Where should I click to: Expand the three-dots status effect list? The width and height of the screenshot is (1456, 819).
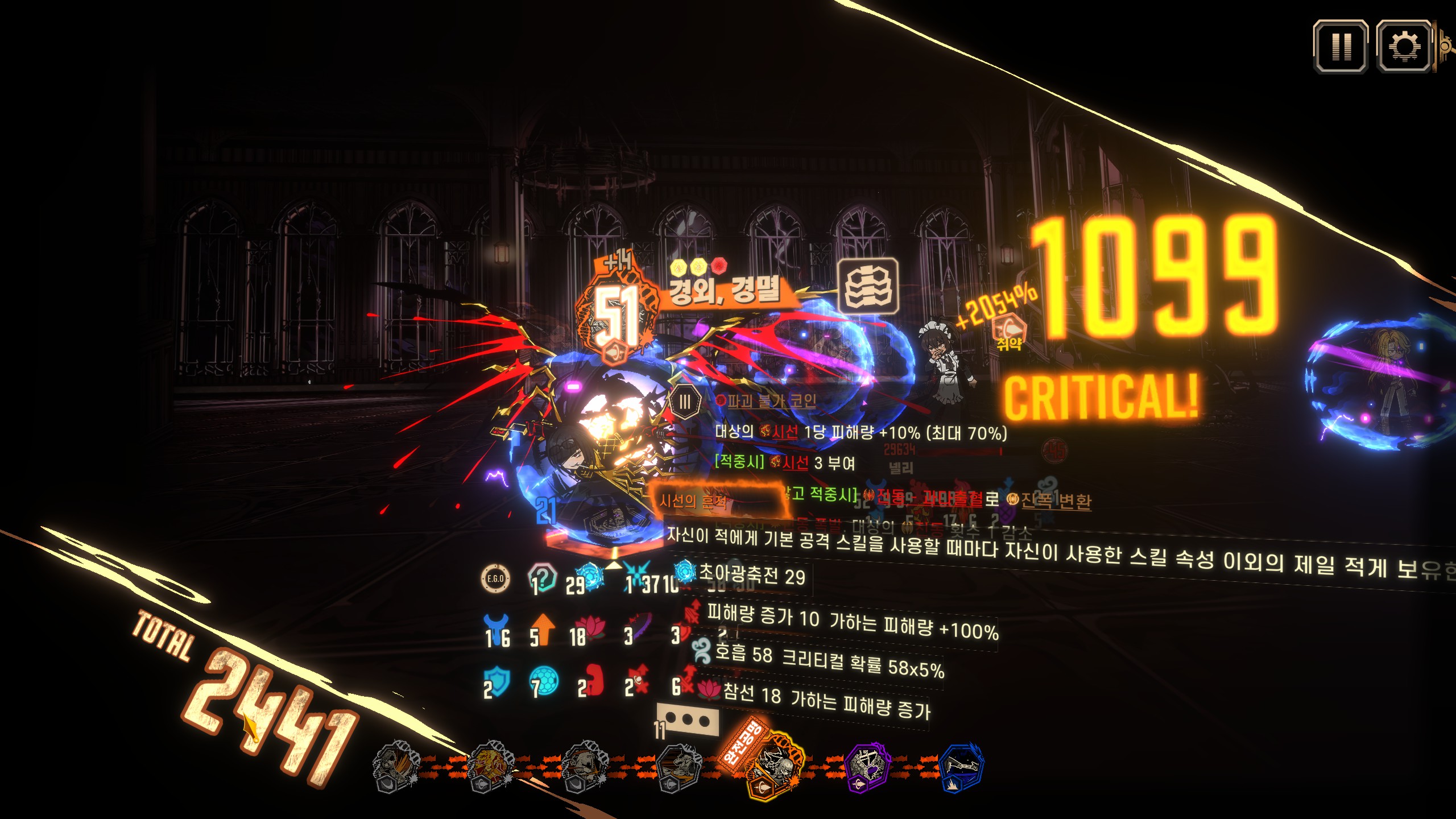point(688,721)
